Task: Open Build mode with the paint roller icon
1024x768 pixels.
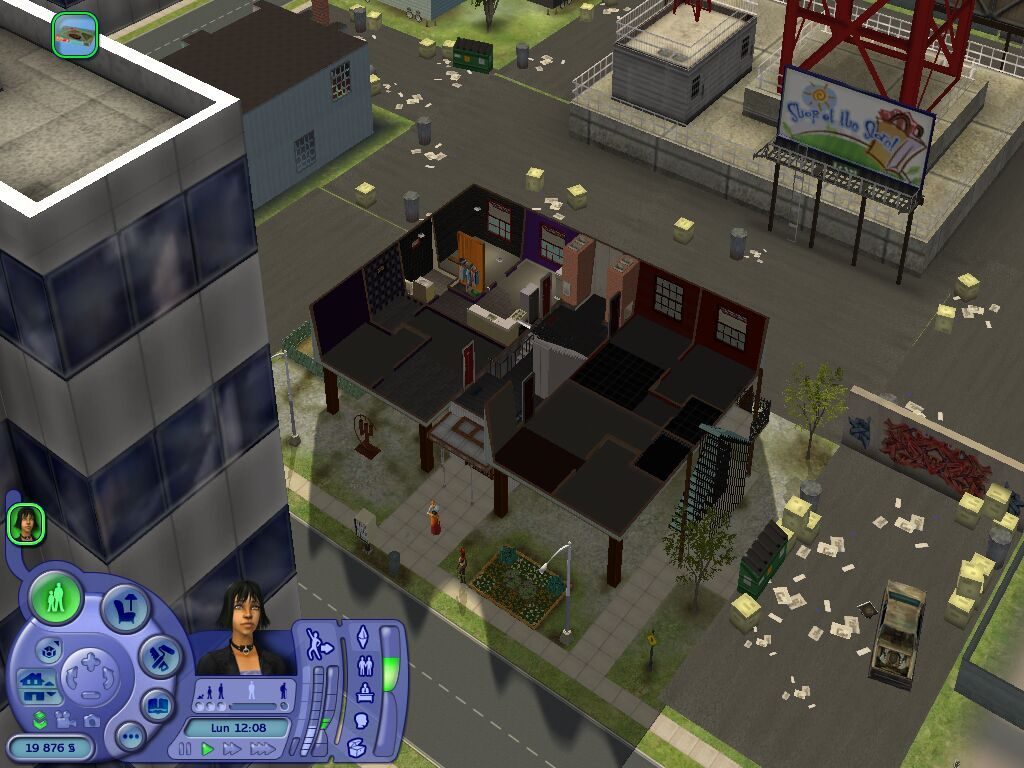Action: point(159,656)
